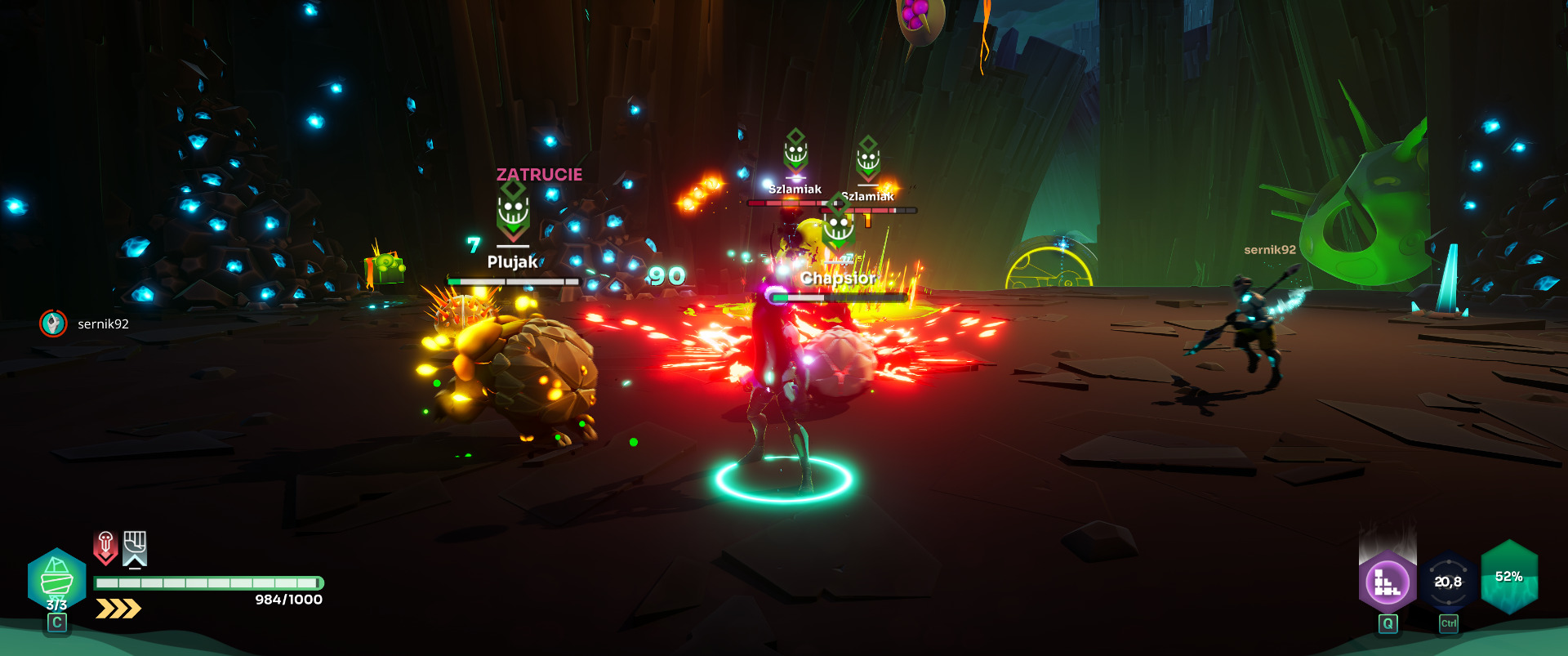Image resolution: width=1568 pixels, height=656 pixels.
Task: Activate the purple staircase blocks ability
Action: [x=1387, y=582]
